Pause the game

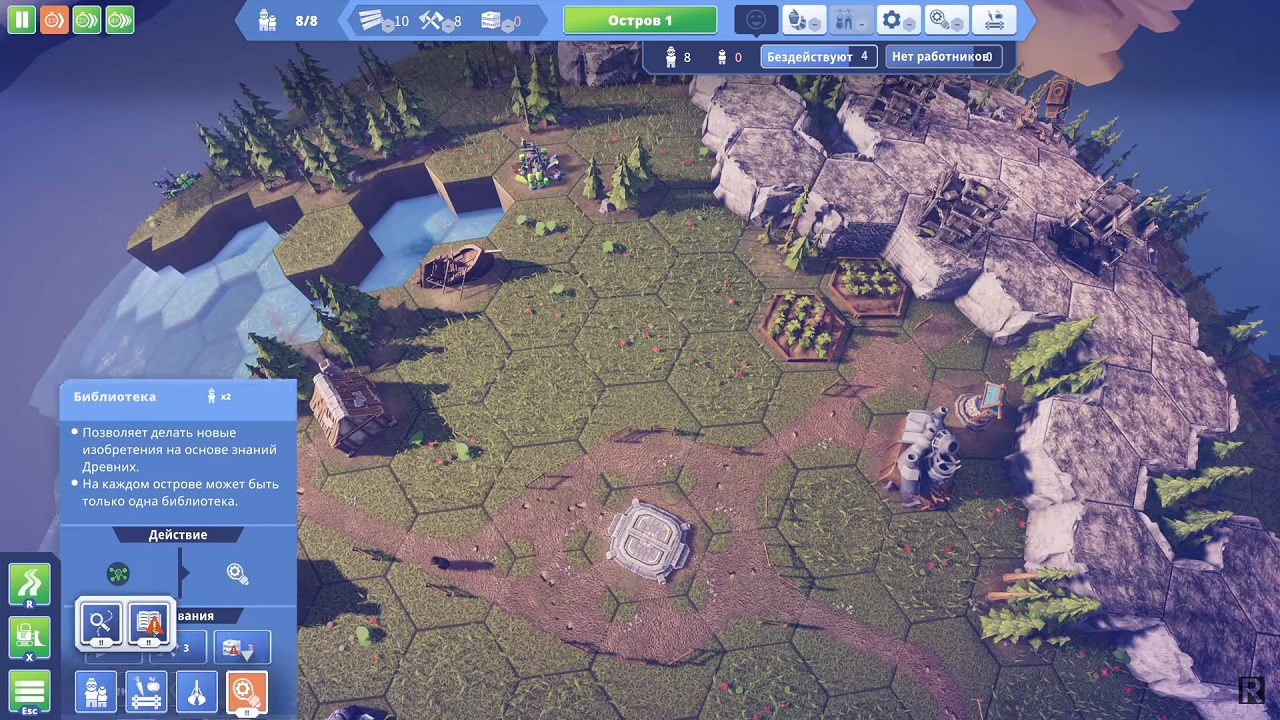point(22,19)
